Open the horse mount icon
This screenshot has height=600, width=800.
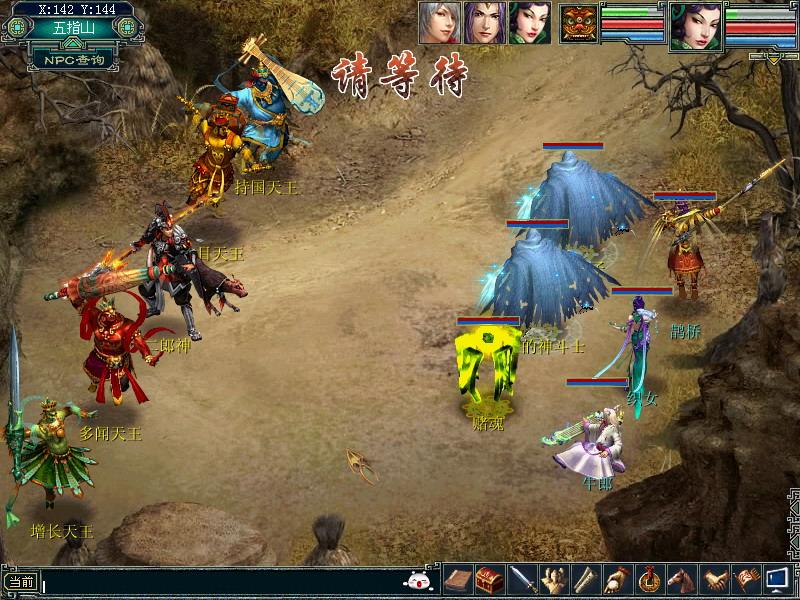[x=682, y=579]
